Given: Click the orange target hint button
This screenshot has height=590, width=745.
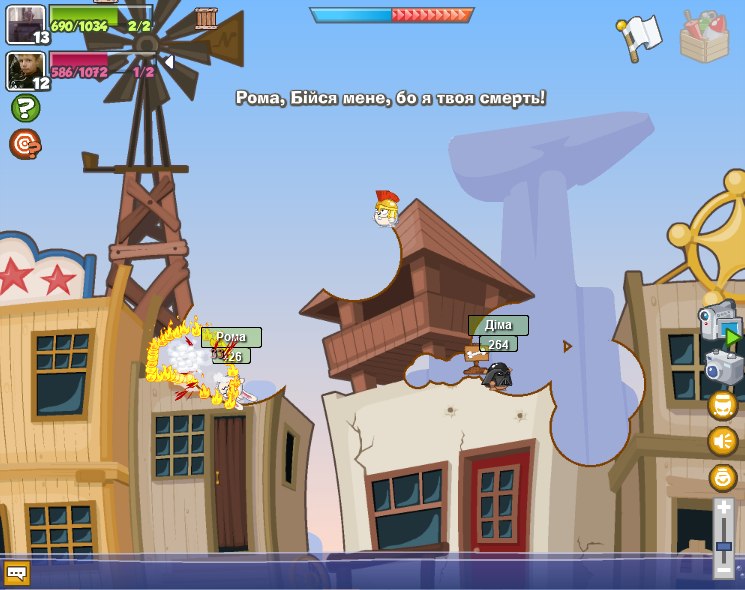Looking at the screenshot, I should pyautogui.click(x=25, y=144).
